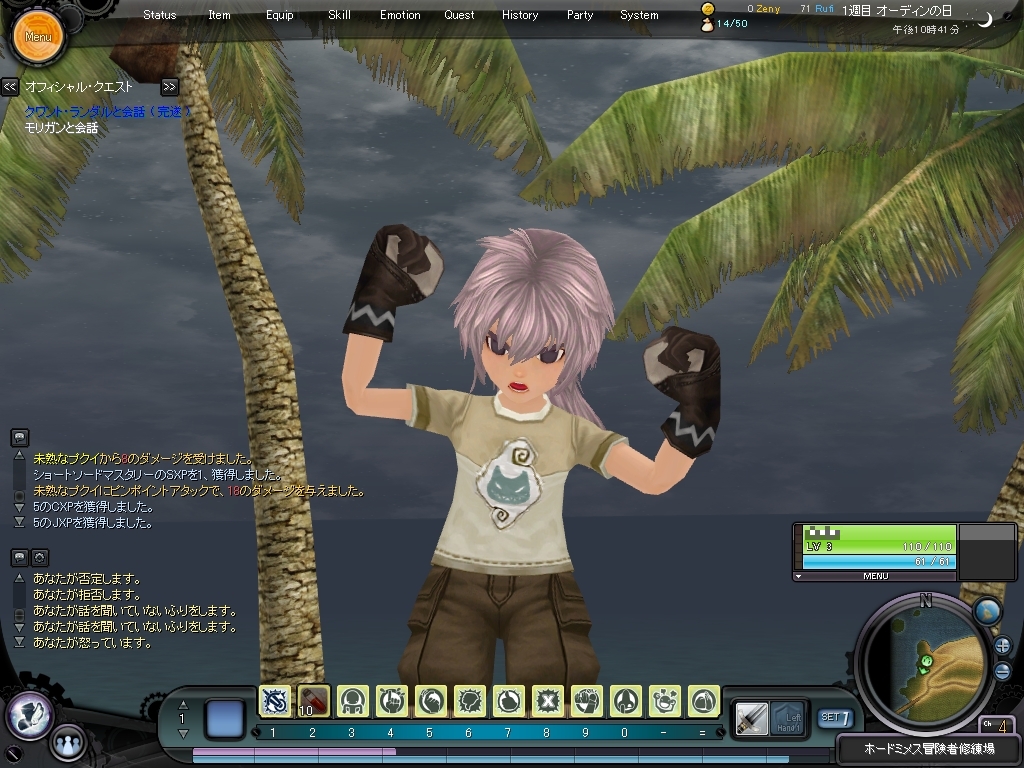The height and width of the screenshot is (768, 1024).
Task: Open the Party menu
Action: 580,15
